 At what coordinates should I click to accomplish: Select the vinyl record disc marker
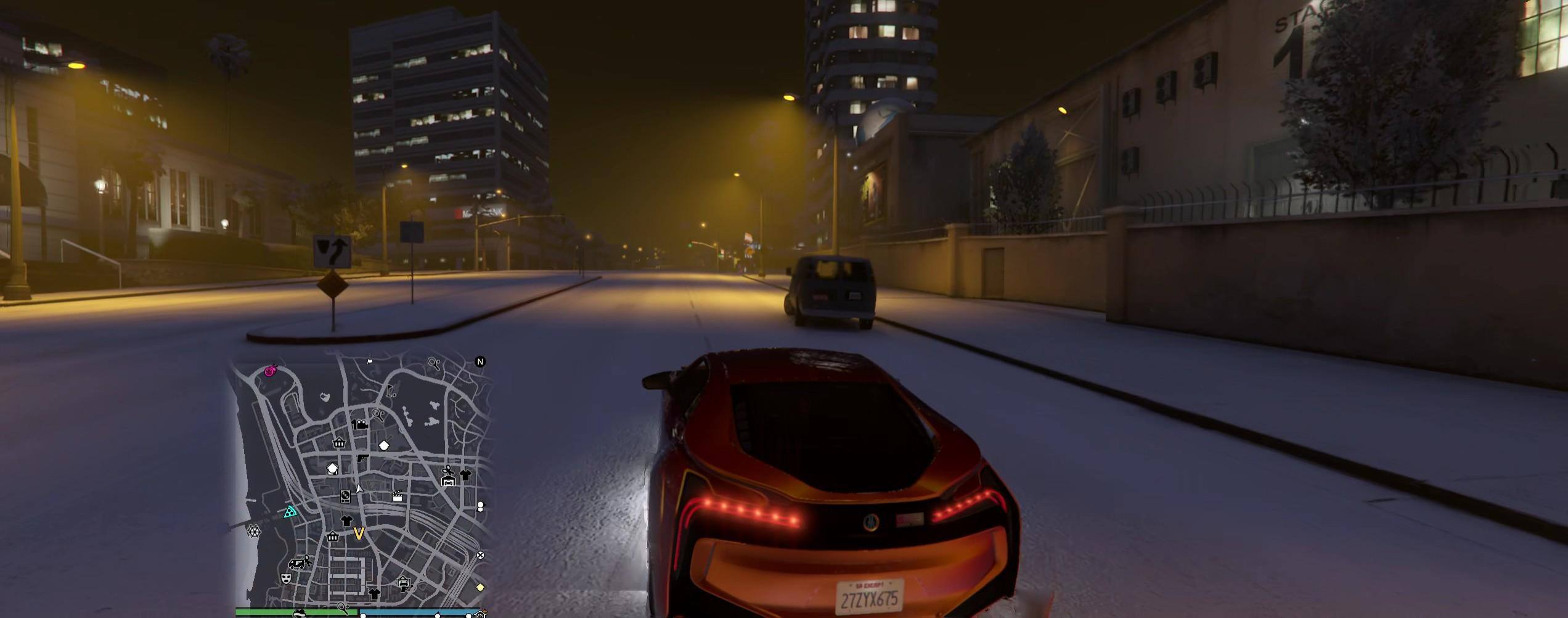pyautogui.click(x=345, y=495)
